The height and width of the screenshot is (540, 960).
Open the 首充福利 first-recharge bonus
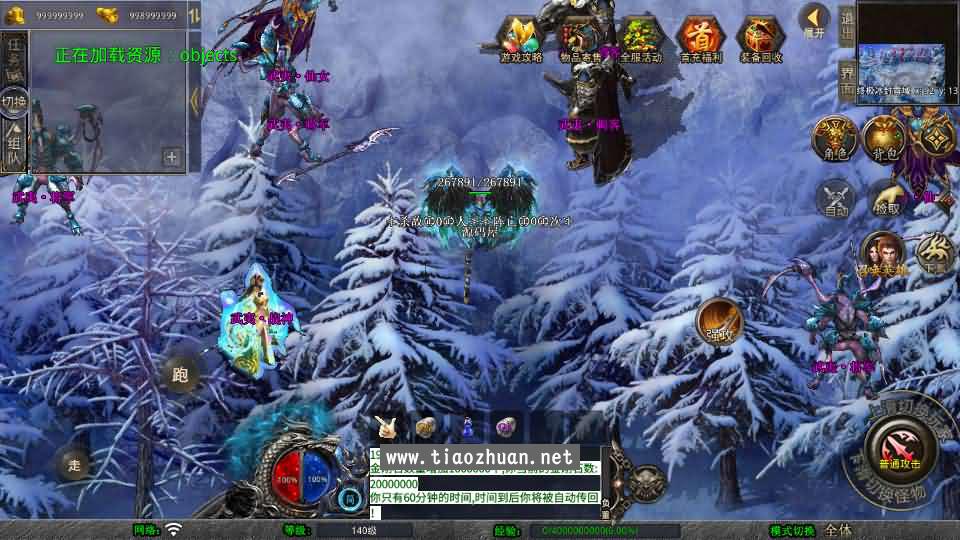click(x=700, y=40)
